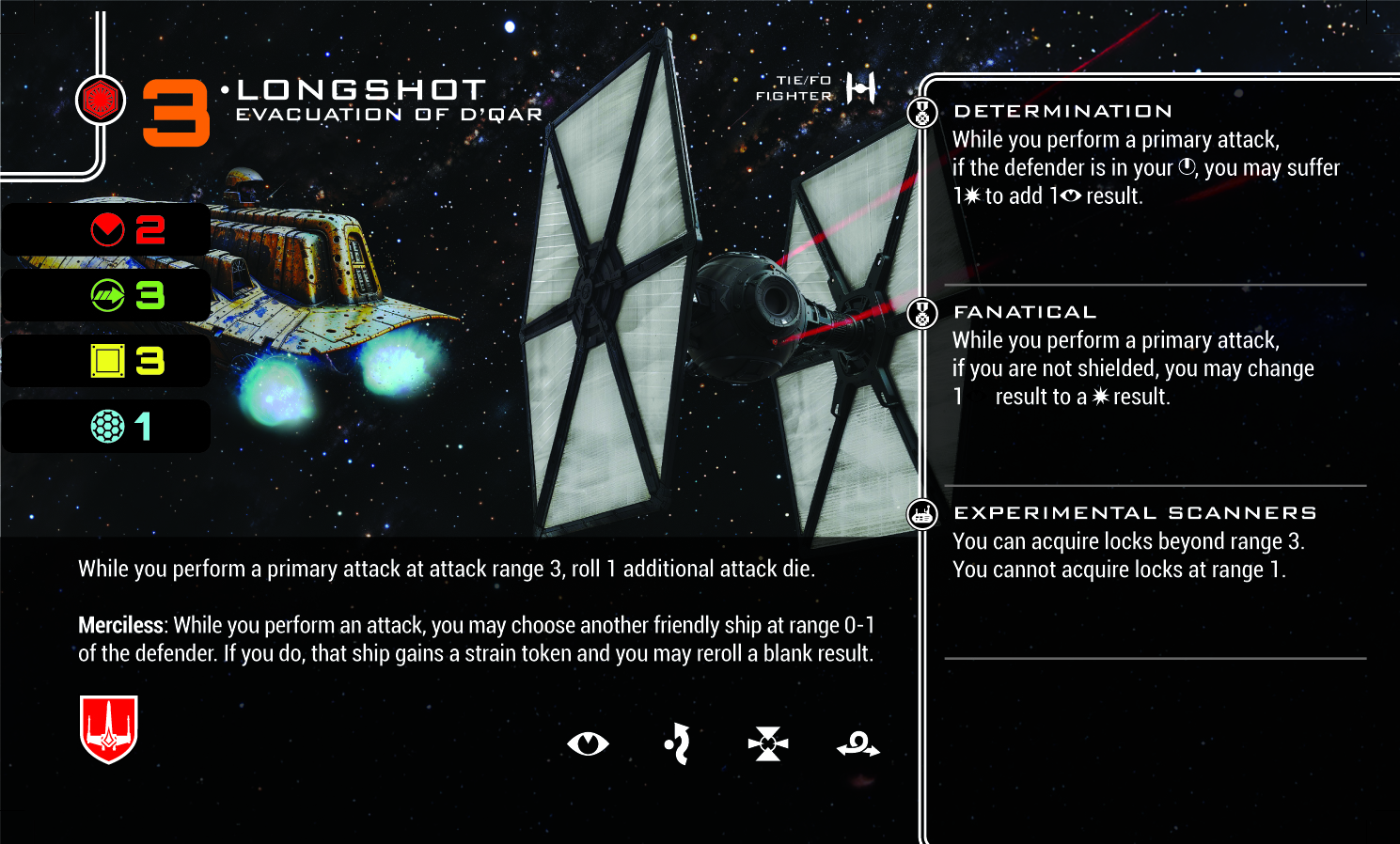Choose the Experimental Scanners upgrade entry

tap(1135, 513)
